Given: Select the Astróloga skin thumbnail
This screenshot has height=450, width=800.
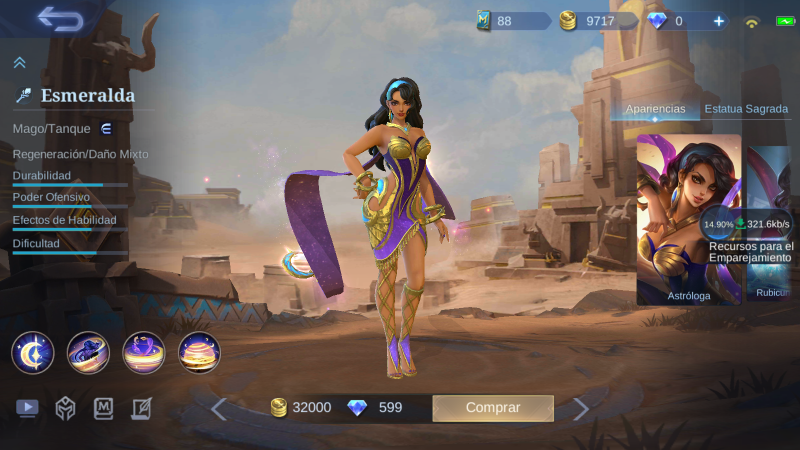Looking at the screenshot, I should point(688,219).
